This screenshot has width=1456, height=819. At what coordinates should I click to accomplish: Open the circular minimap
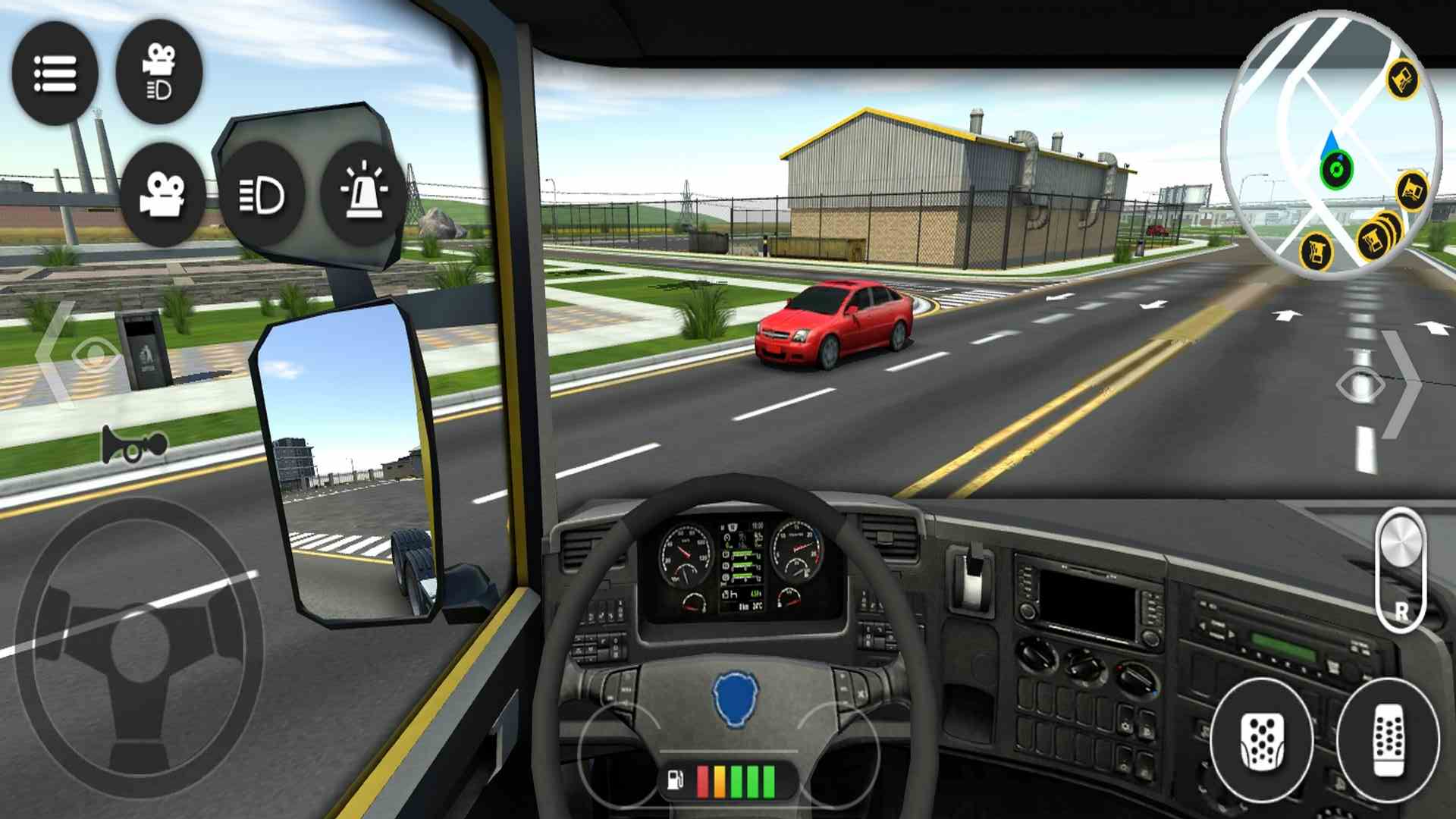pos(1331,144)
